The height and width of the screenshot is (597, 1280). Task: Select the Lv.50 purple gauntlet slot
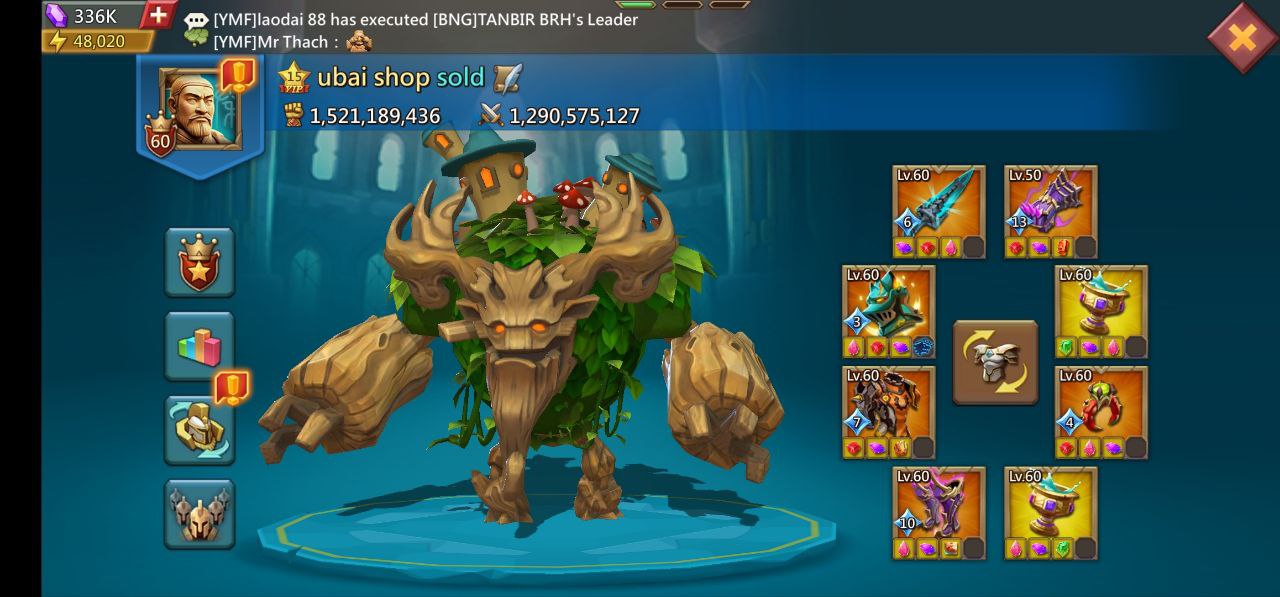[x=1051, y=211]
